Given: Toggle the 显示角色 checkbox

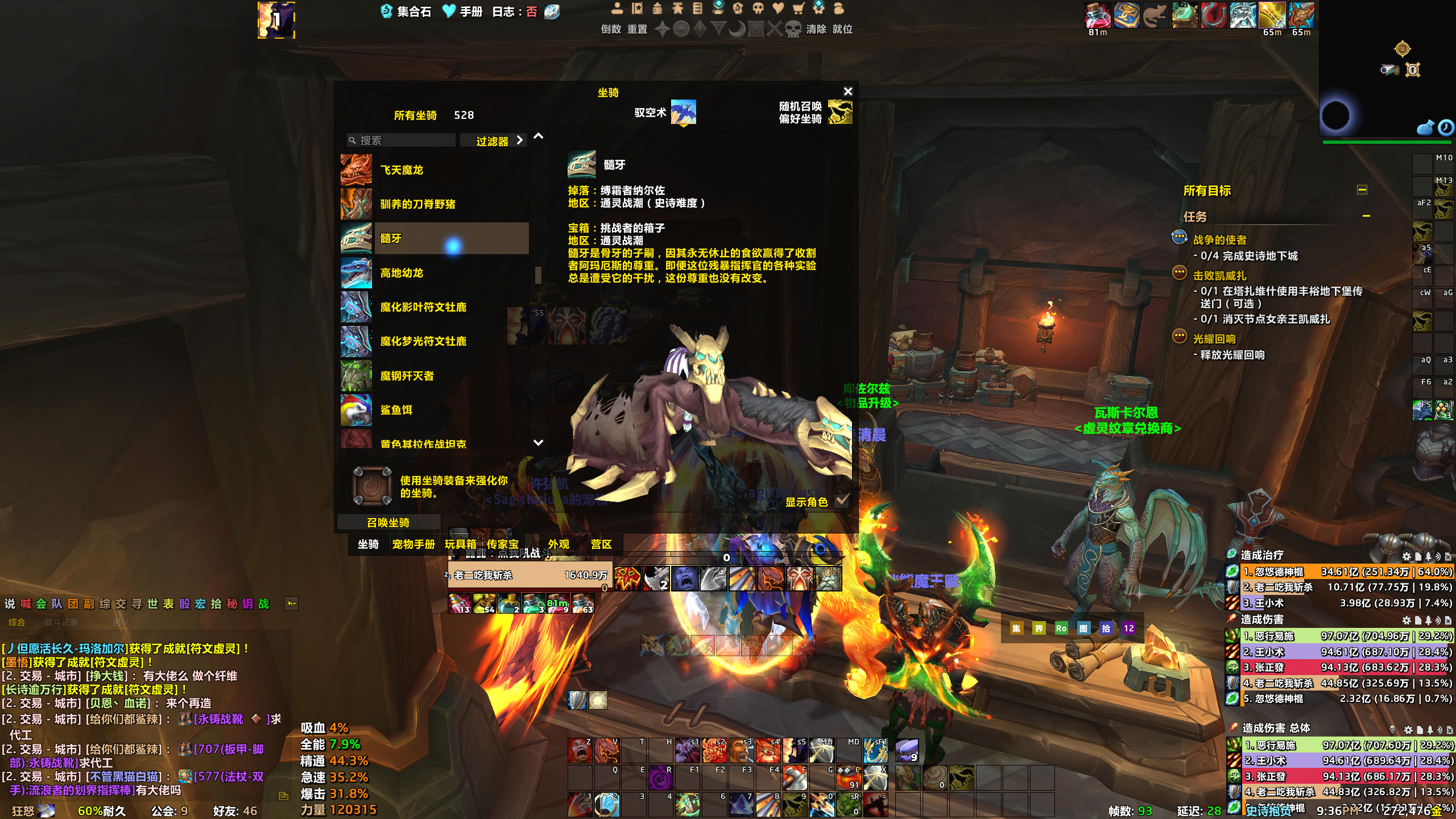Looking at the screenshot, I should click(842, 501).
